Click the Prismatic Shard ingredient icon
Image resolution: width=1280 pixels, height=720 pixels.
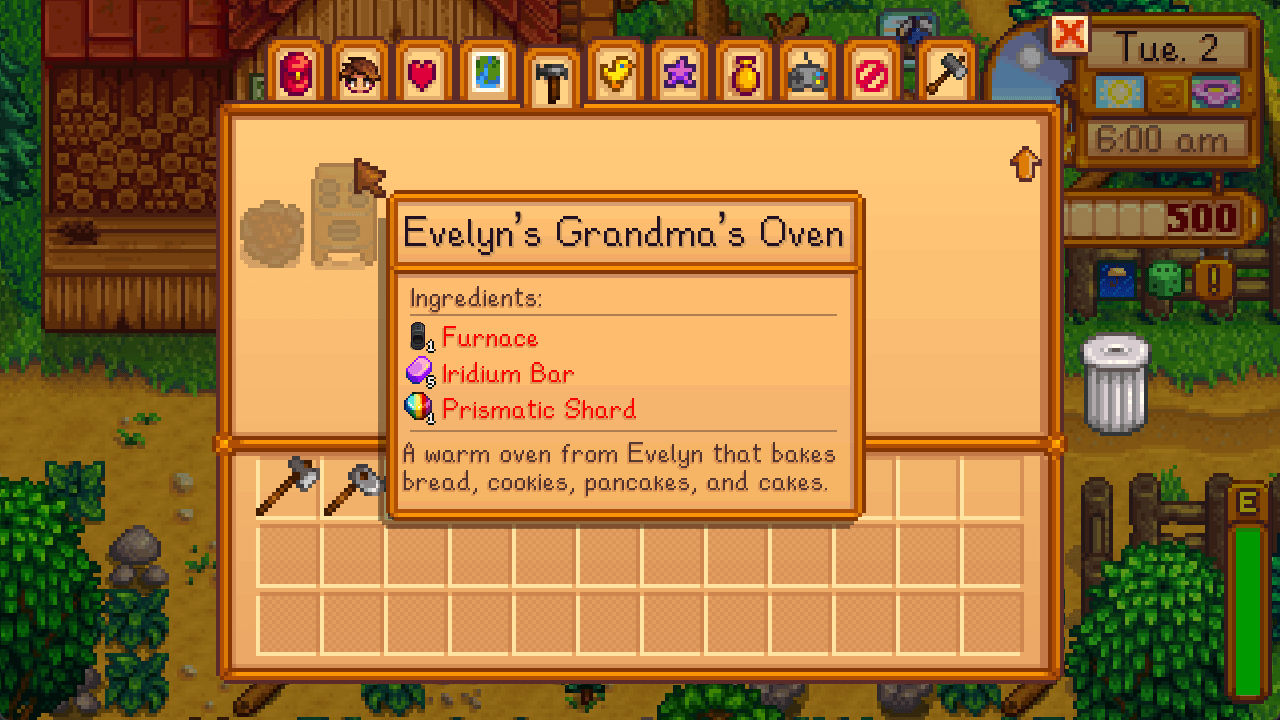pyautogui.click(x=419, y=408)
